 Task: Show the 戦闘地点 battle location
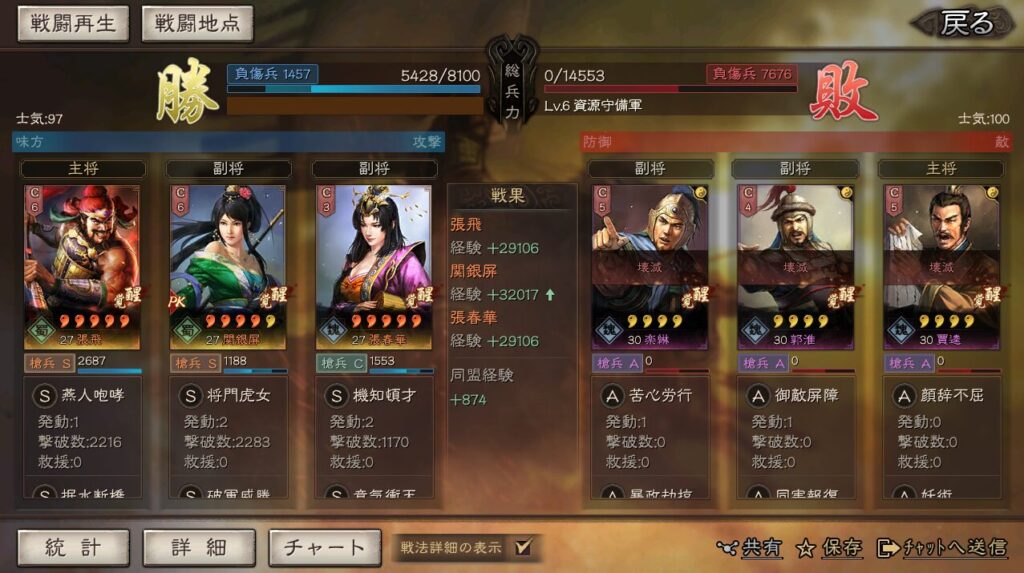click(198, 24)
